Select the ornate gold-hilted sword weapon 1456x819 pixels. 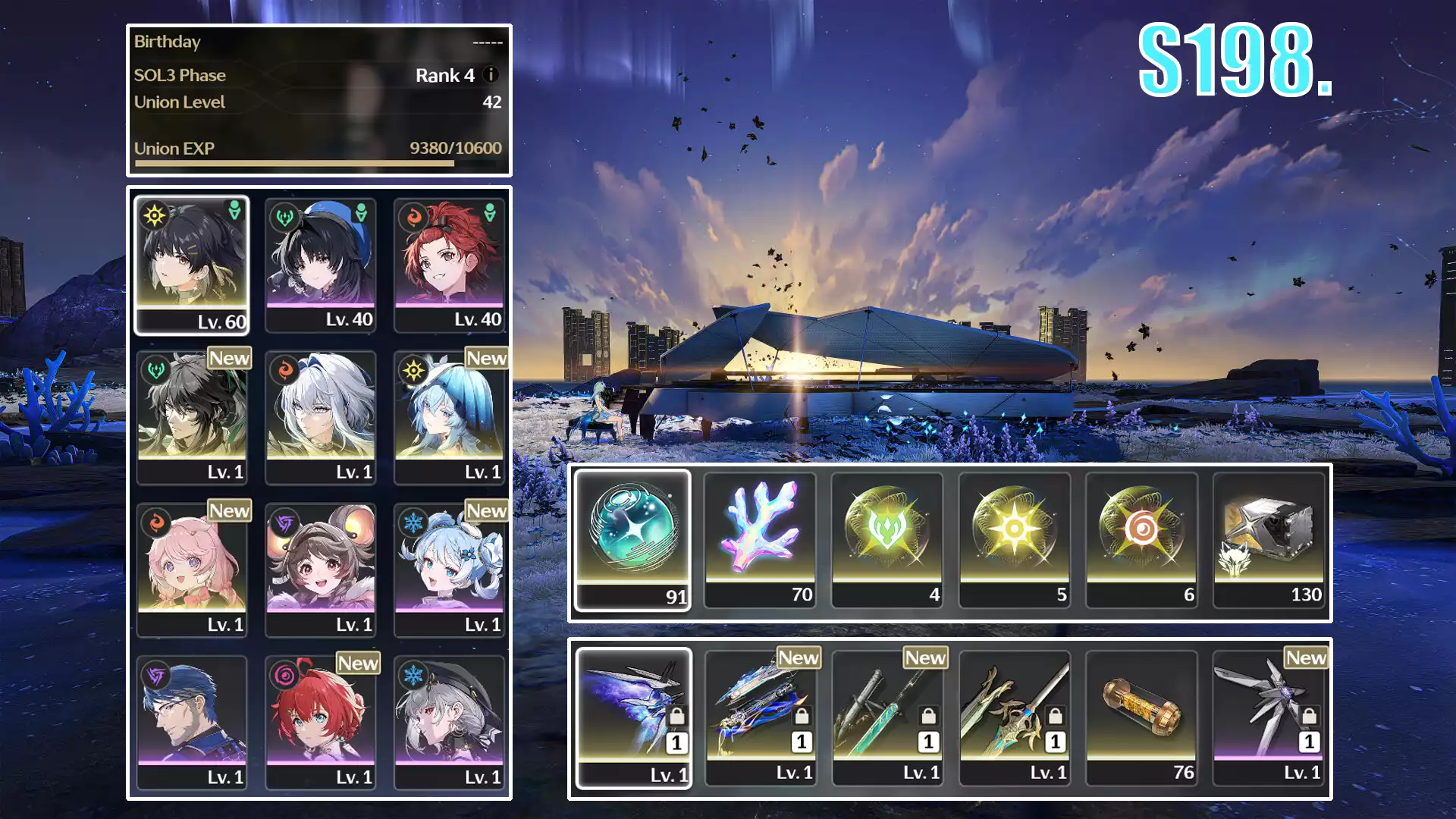[1015, 718]
